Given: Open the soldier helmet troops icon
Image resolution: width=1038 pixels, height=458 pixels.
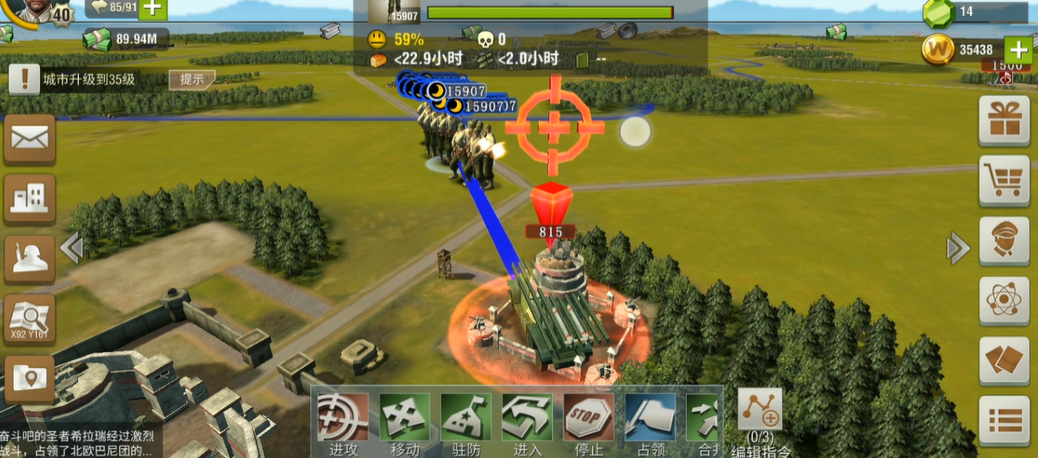Looking at the screenshot, I should [x=29, y=259].
